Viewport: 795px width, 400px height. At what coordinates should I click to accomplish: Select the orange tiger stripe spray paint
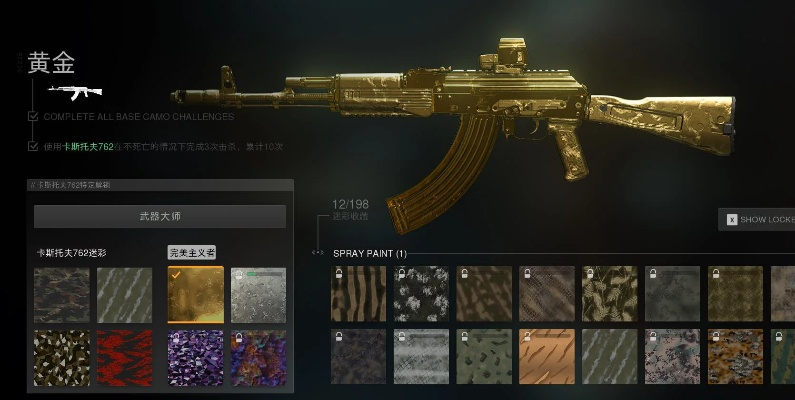tap(547, 357)
